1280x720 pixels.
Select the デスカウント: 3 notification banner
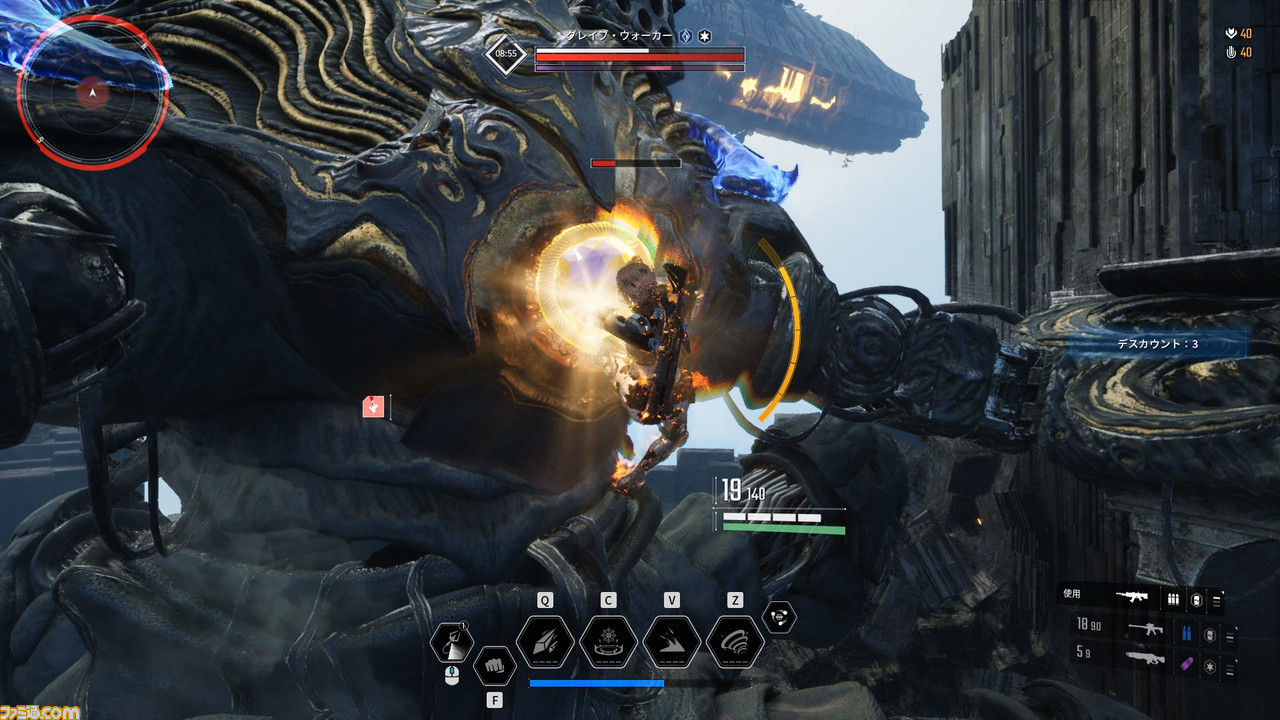pyautogui.click(x=1157, y=344)
